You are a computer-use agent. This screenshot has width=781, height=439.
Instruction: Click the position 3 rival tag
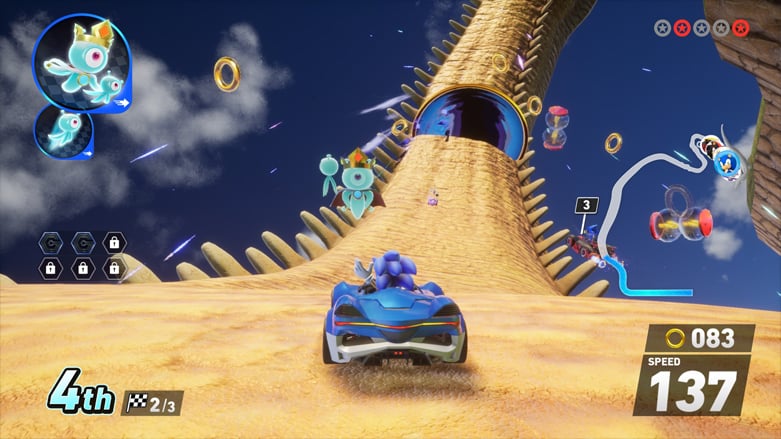tap(586, 206)
